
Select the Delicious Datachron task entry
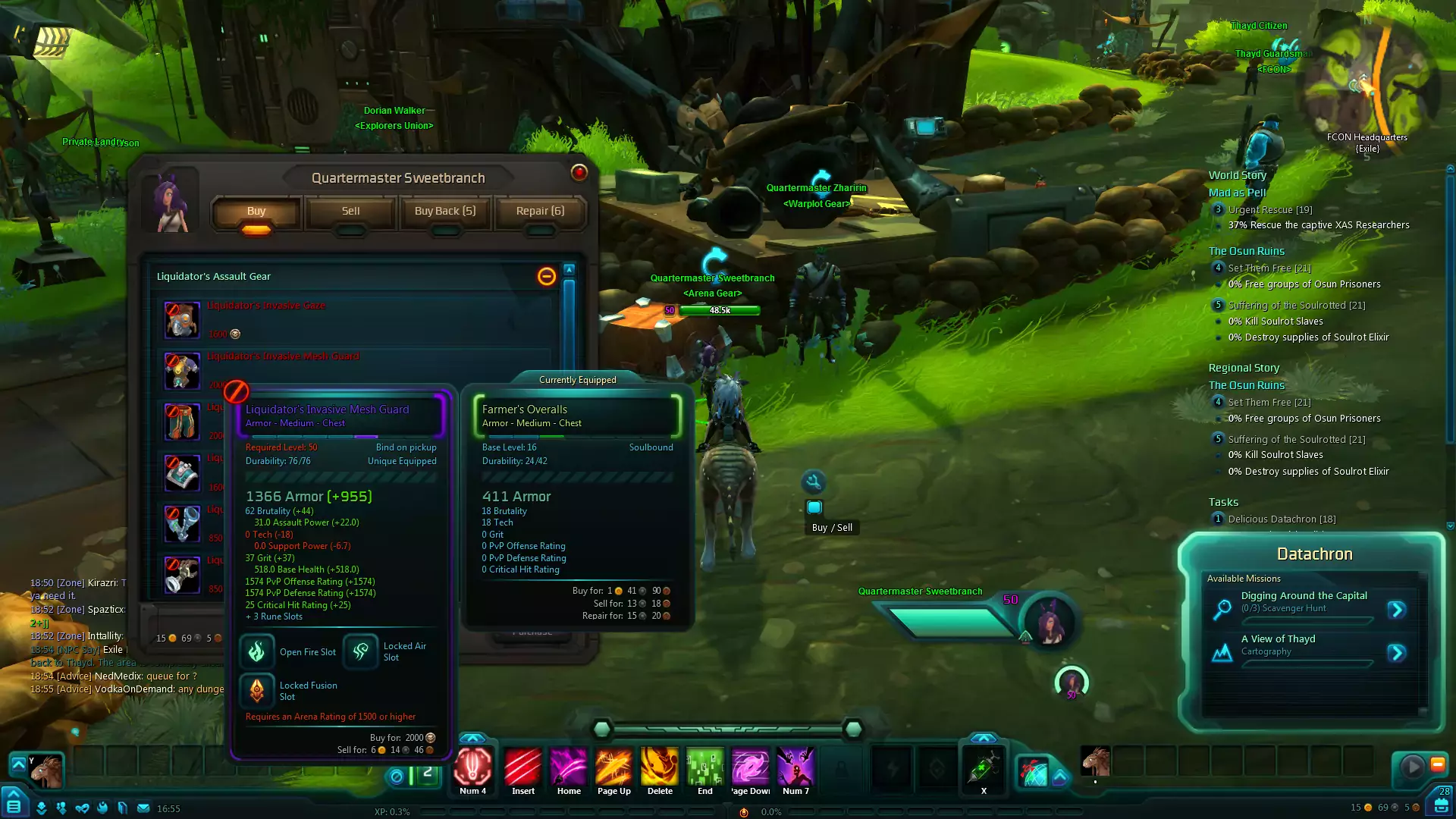coord(1282,519)
